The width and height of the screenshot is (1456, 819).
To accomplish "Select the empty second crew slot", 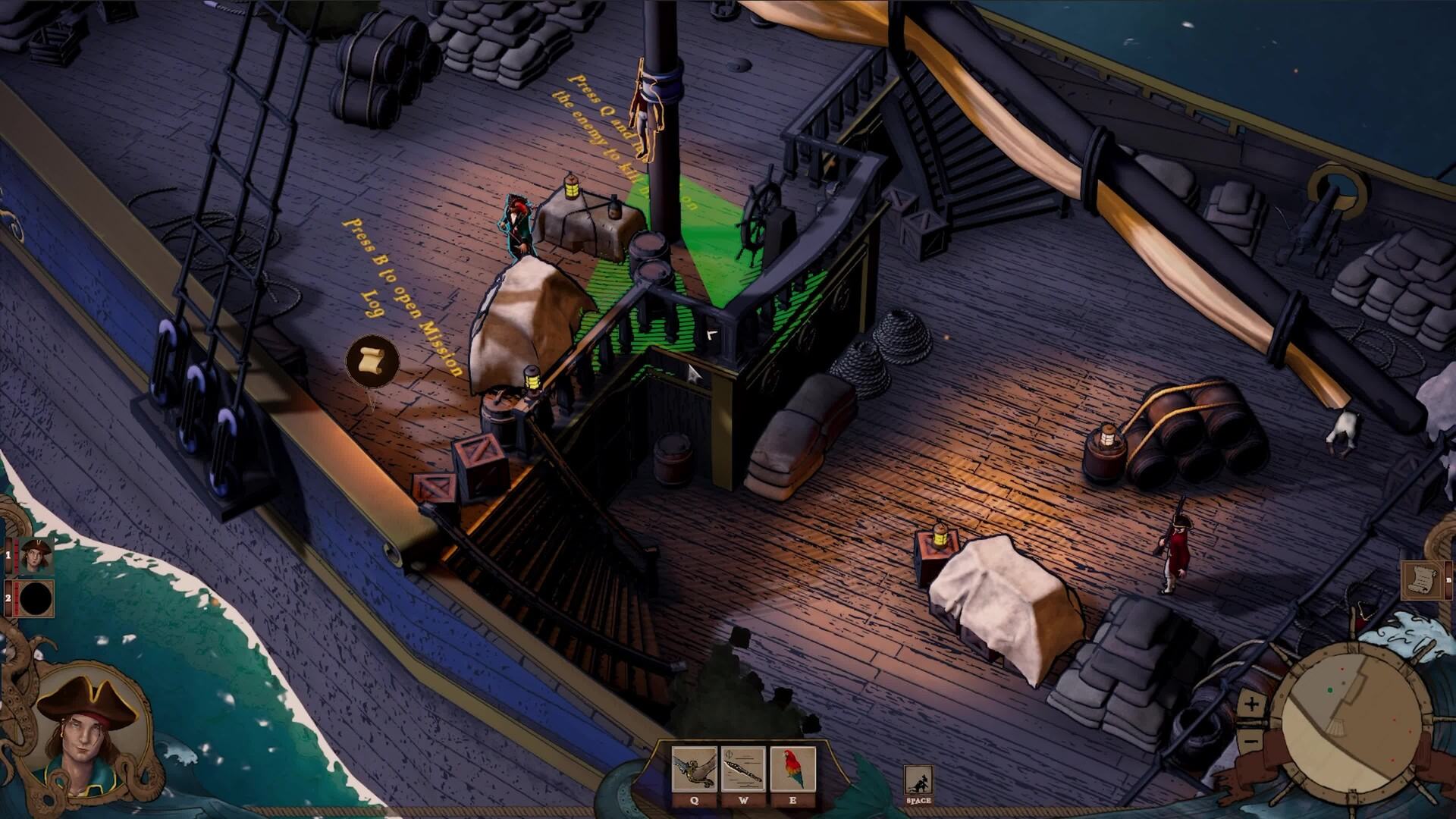I will click(x=36, y=598).
